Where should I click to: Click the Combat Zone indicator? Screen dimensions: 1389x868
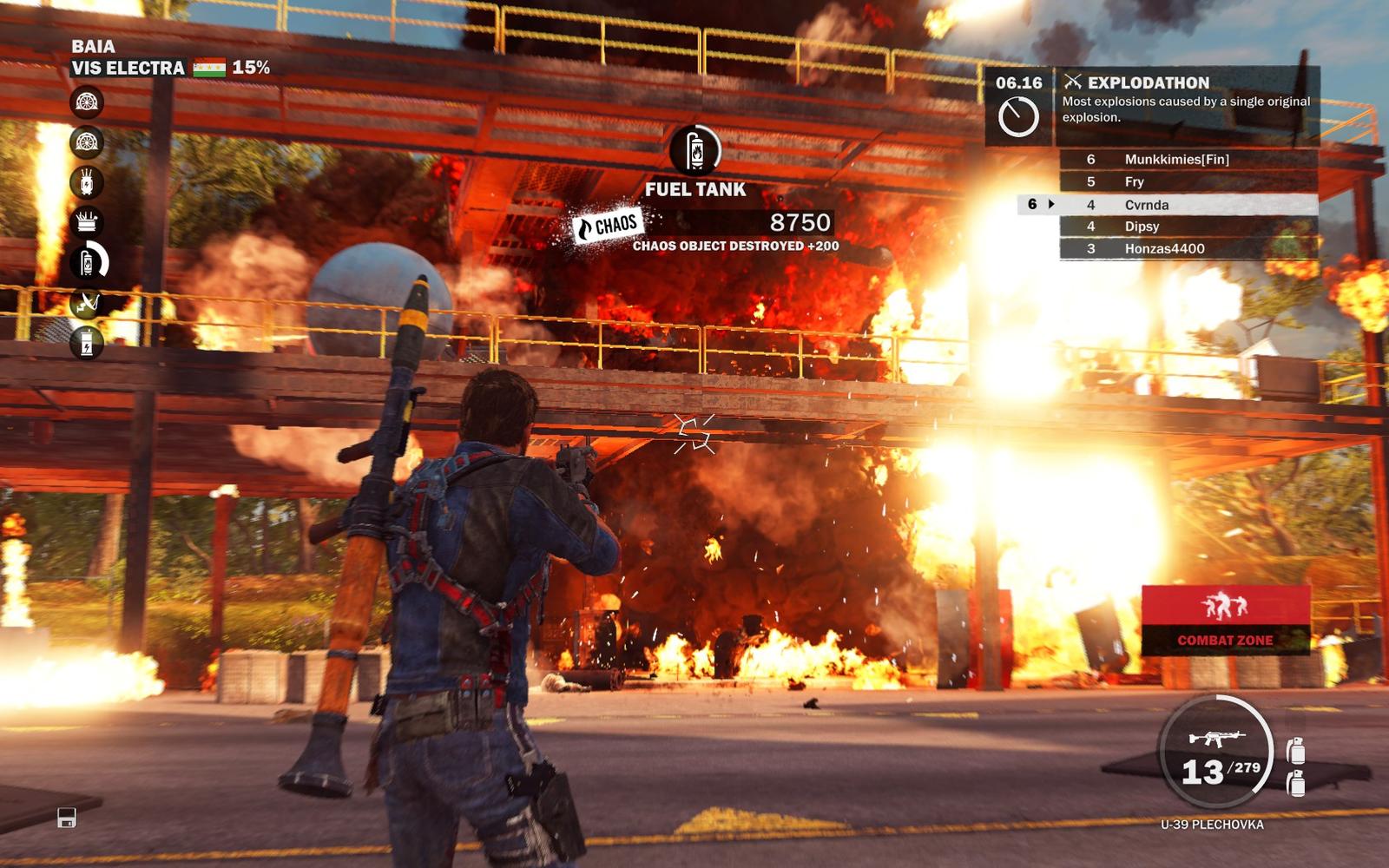click(1225, 619)
